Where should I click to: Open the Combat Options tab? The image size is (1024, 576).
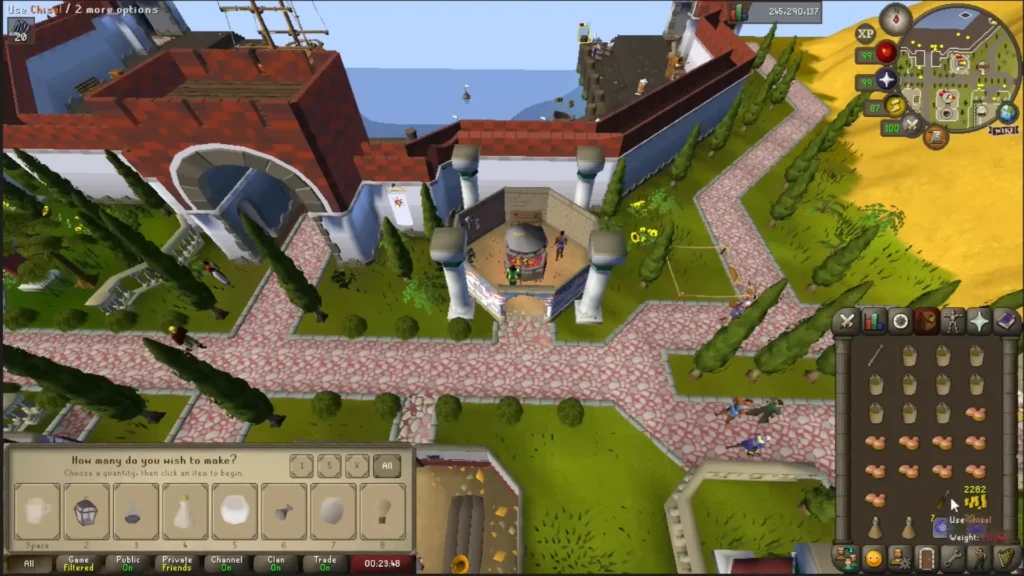848,321
